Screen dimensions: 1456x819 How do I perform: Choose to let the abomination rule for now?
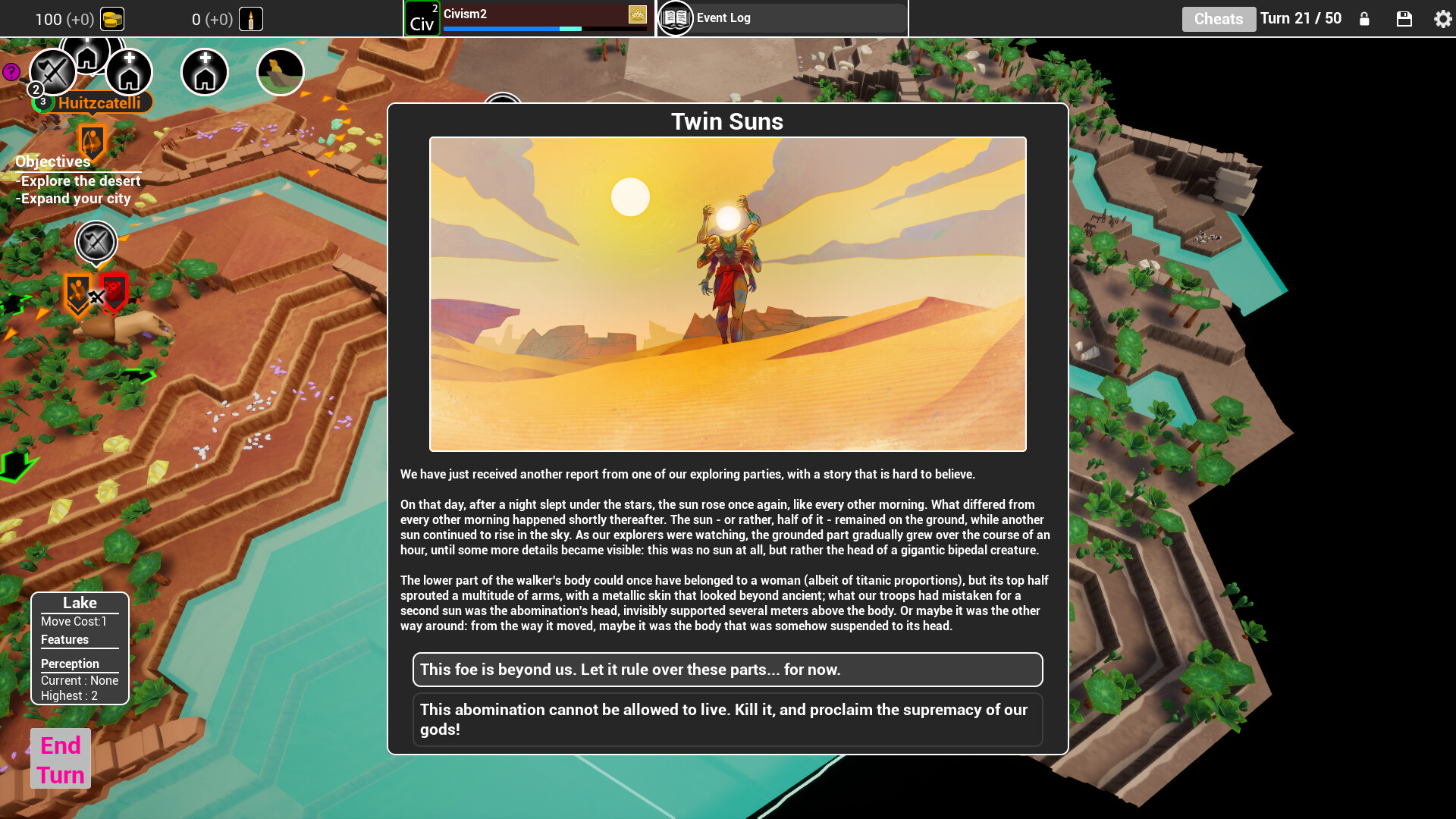[x=727, y=670]
